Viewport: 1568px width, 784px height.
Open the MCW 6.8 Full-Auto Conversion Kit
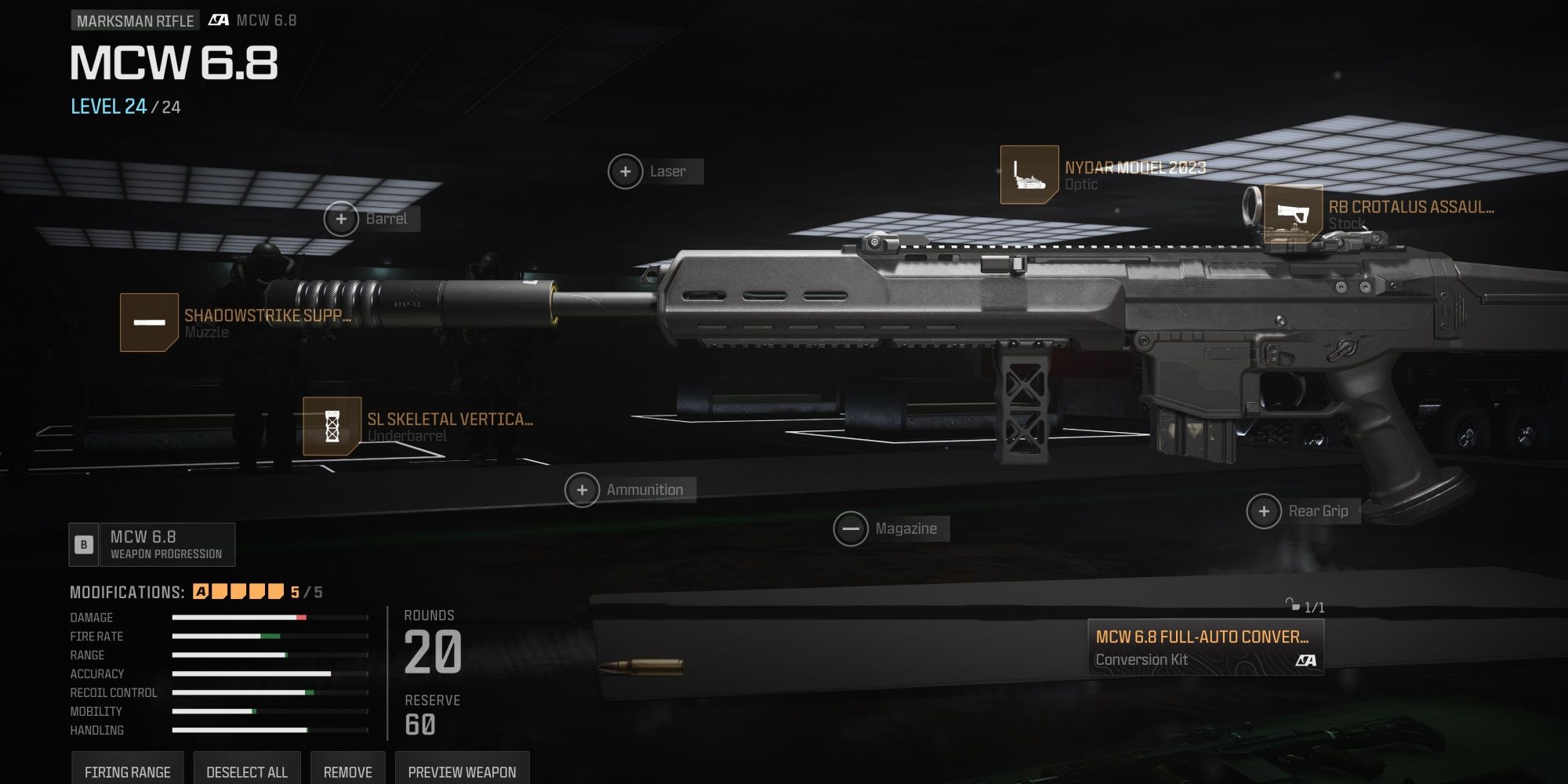1205,648
